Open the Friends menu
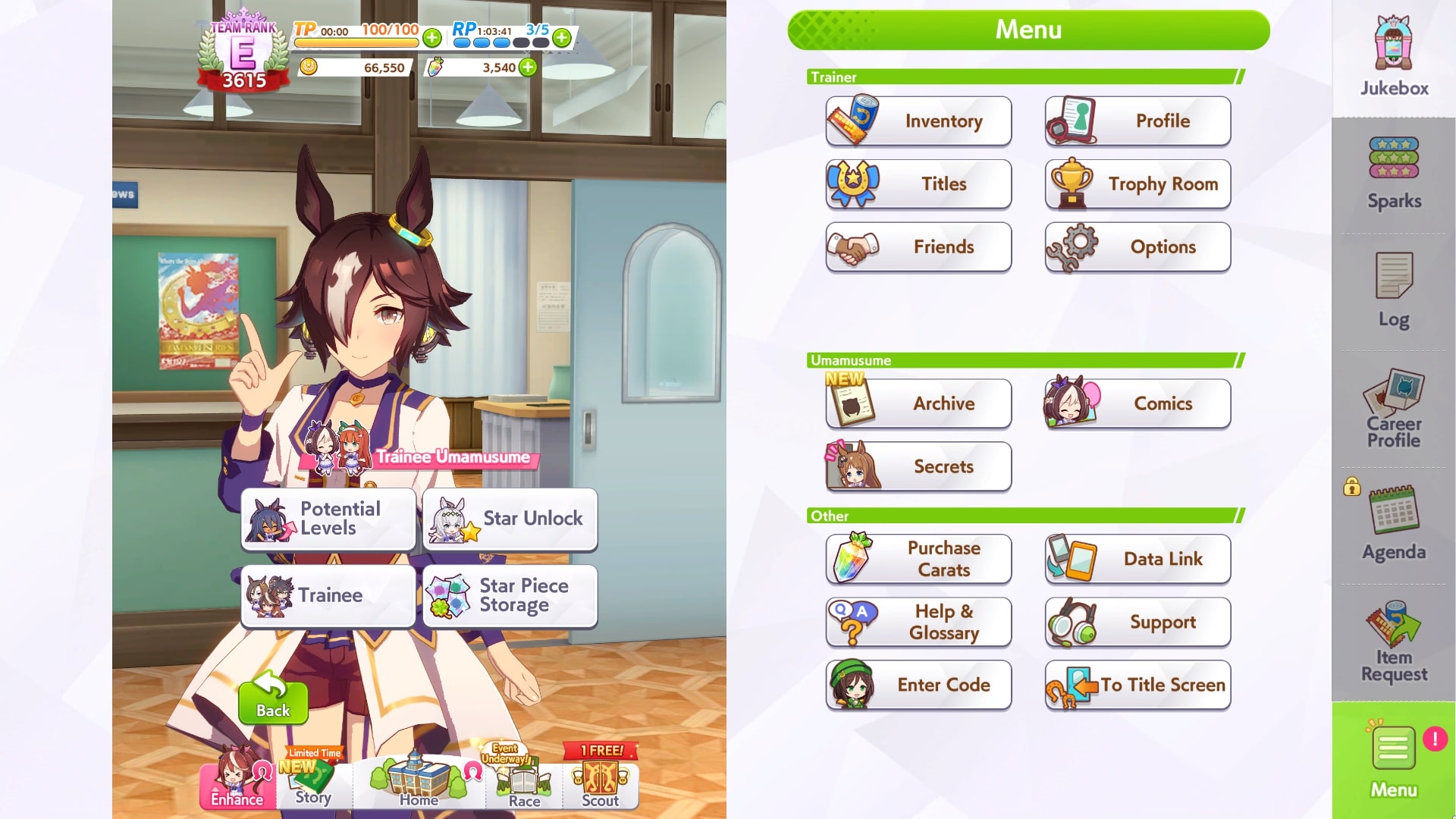Screen dimensions: 1456x819 click(x=918, y=247)
